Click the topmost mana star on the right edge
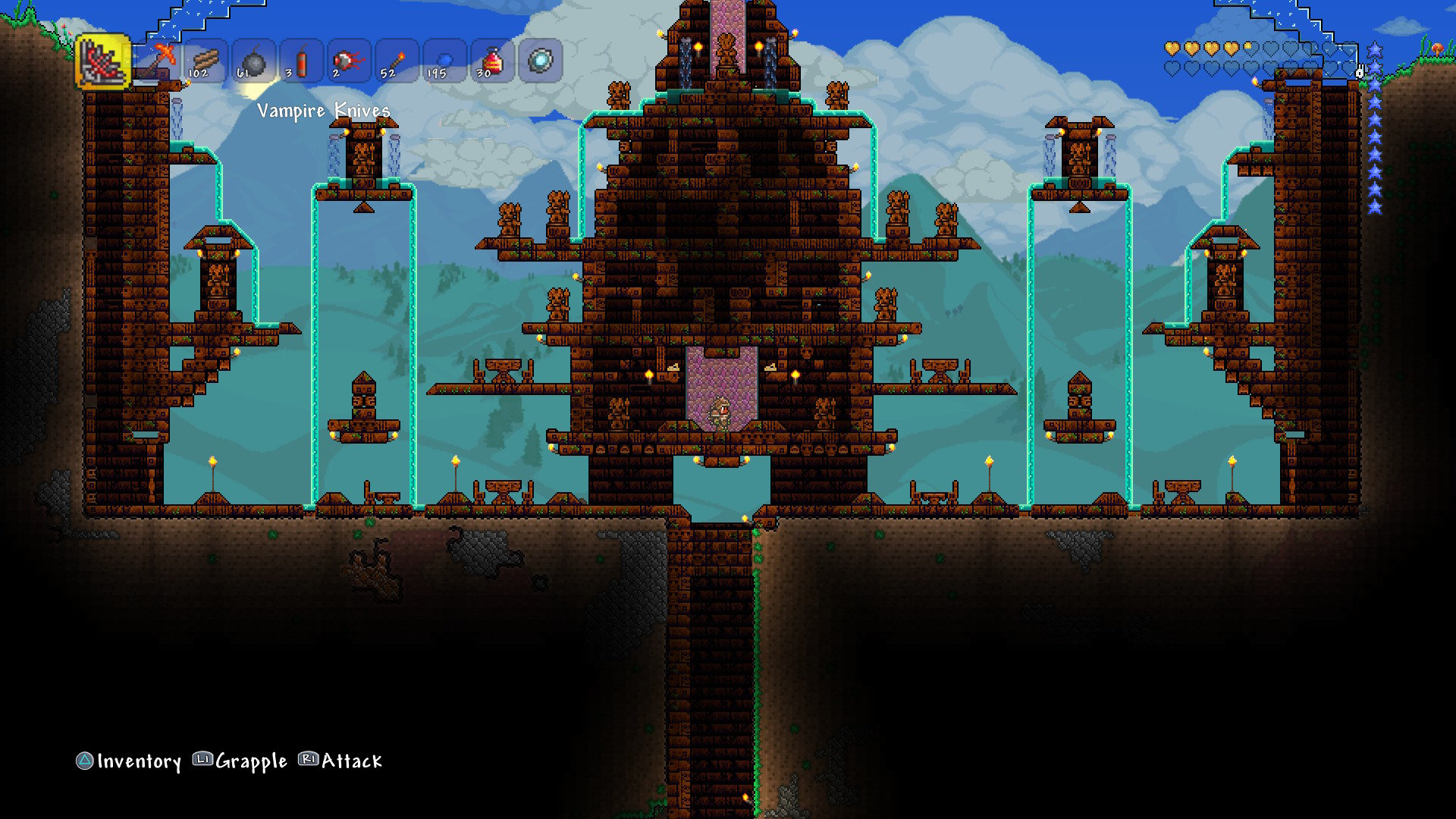This screenshot has width=1456, height=819. coord(1375,49)
